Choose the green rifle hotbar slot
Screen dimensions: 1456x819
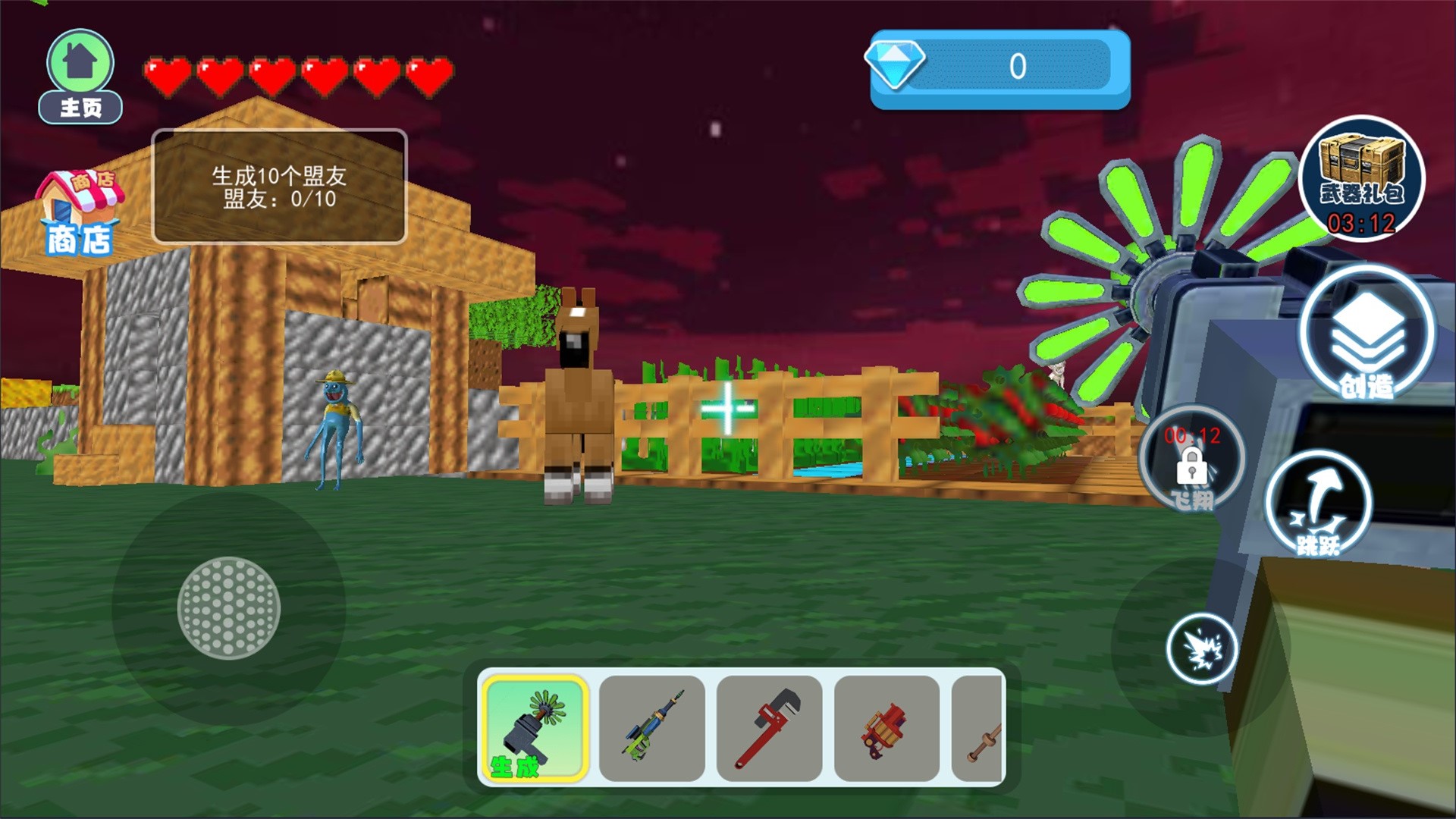click(x=652, y=728)
